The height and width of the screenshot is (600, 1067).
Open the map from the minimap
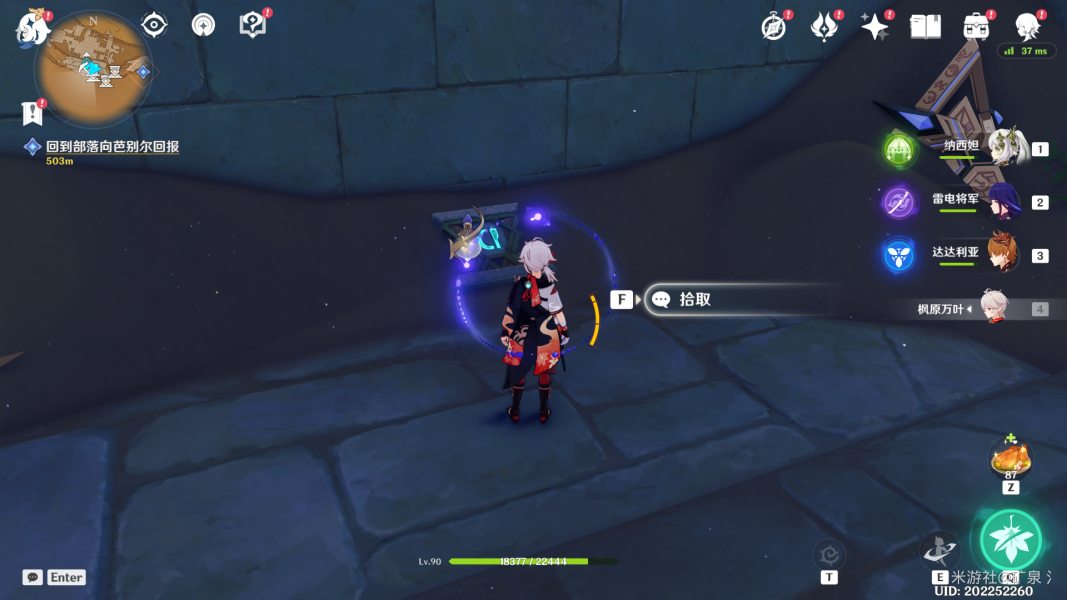coord(93,66)
